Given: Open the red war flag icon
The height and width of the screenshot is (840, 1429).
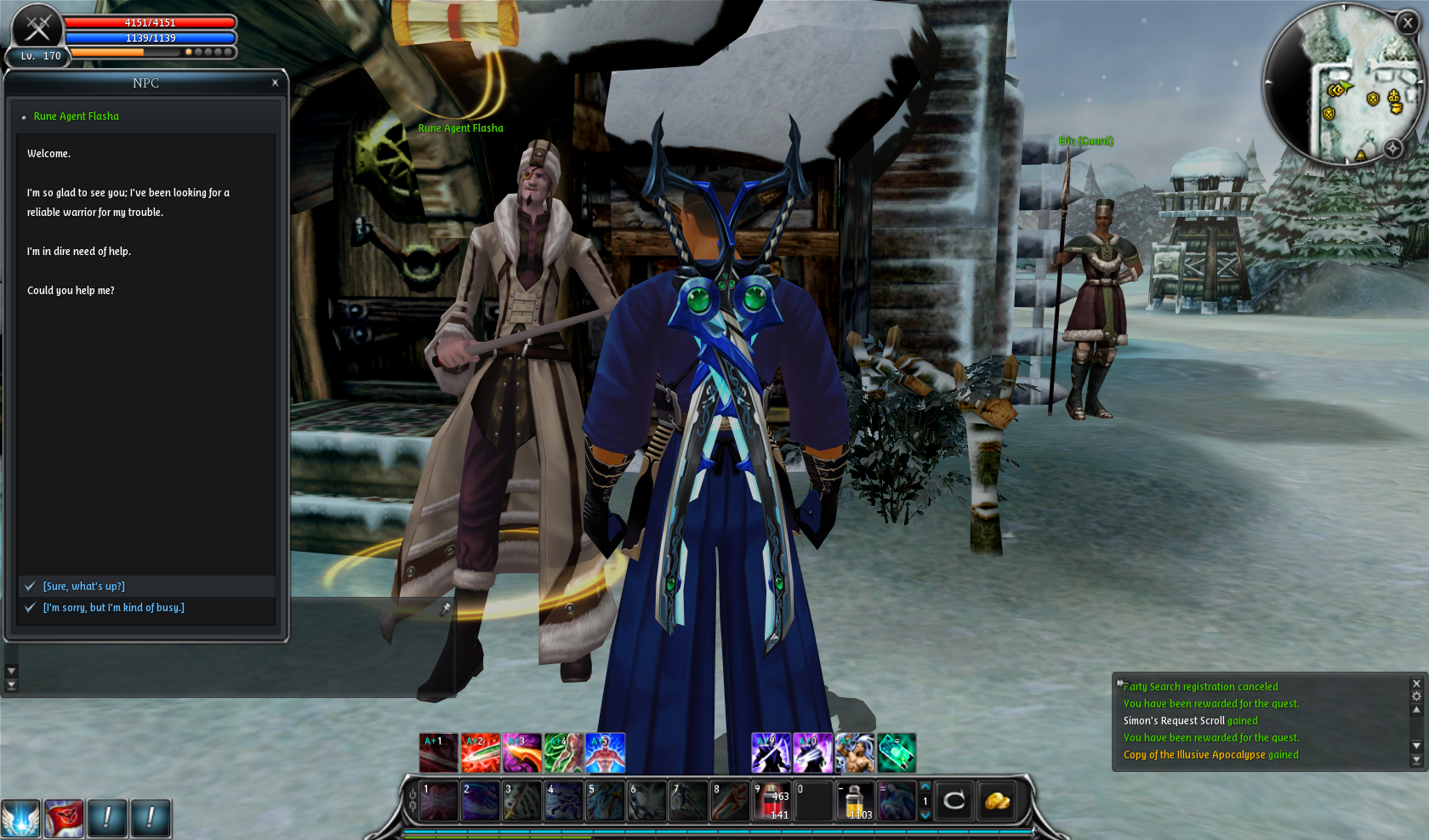Looking at the screenshot, I should tap(64, 819).
